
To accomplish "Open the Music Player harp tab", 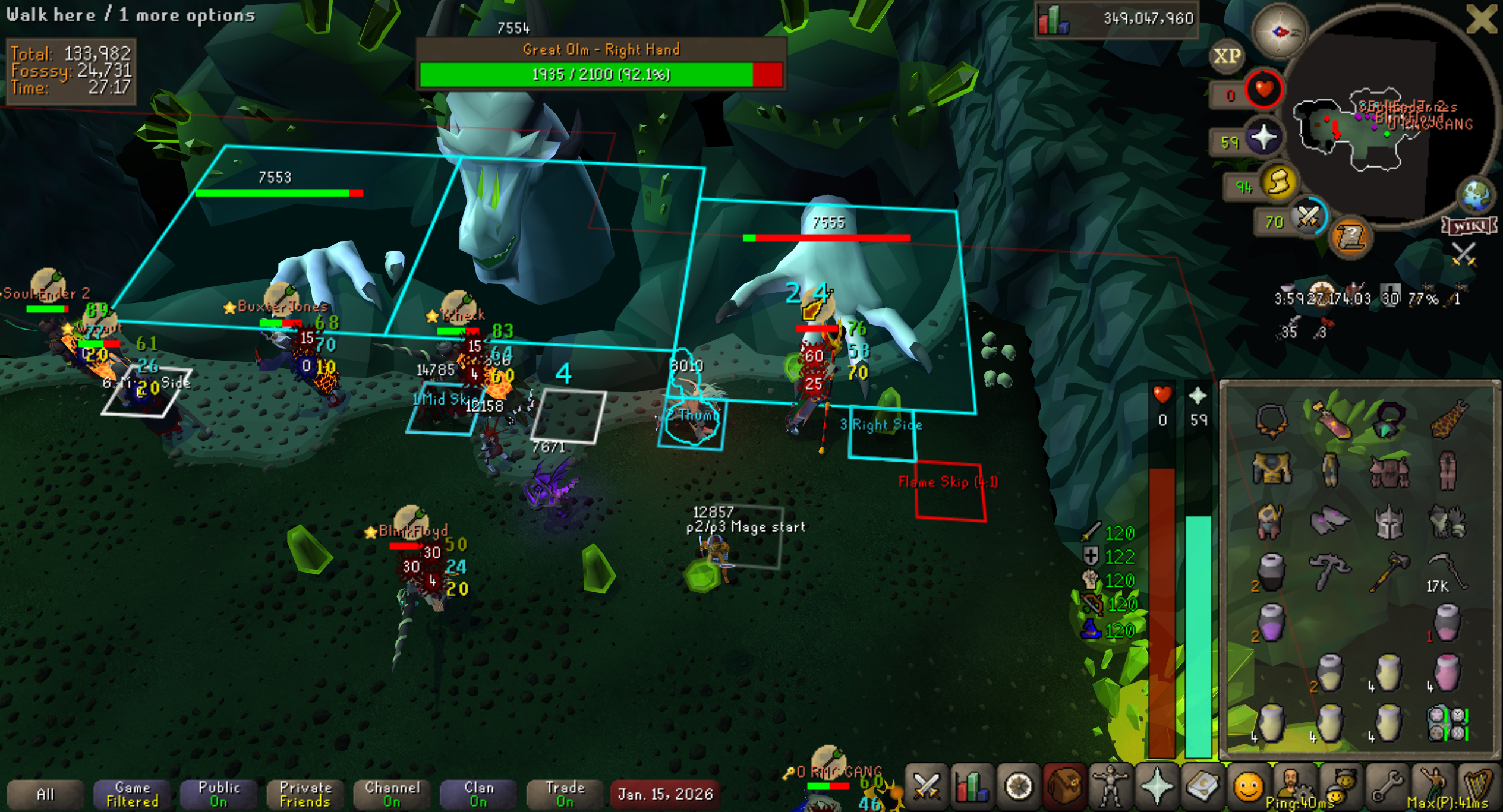I will coord(1479,787).
